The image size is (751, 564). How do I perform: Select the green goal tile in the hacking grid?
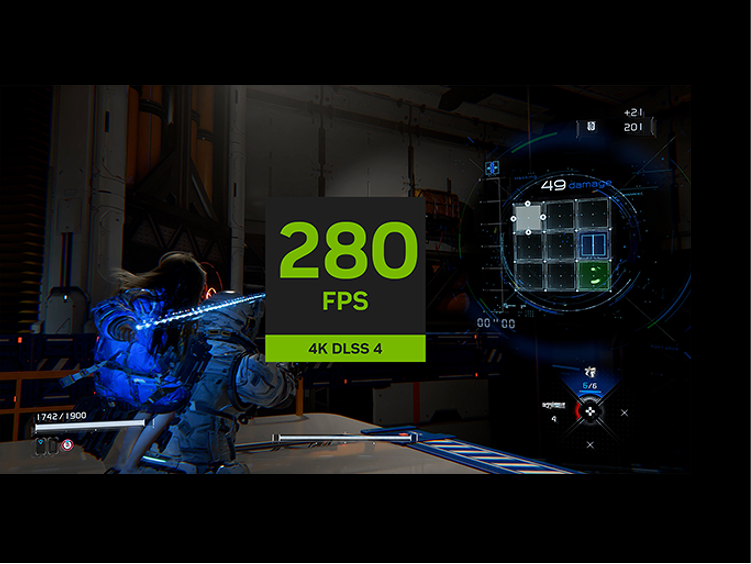click(x=592, y=275)
